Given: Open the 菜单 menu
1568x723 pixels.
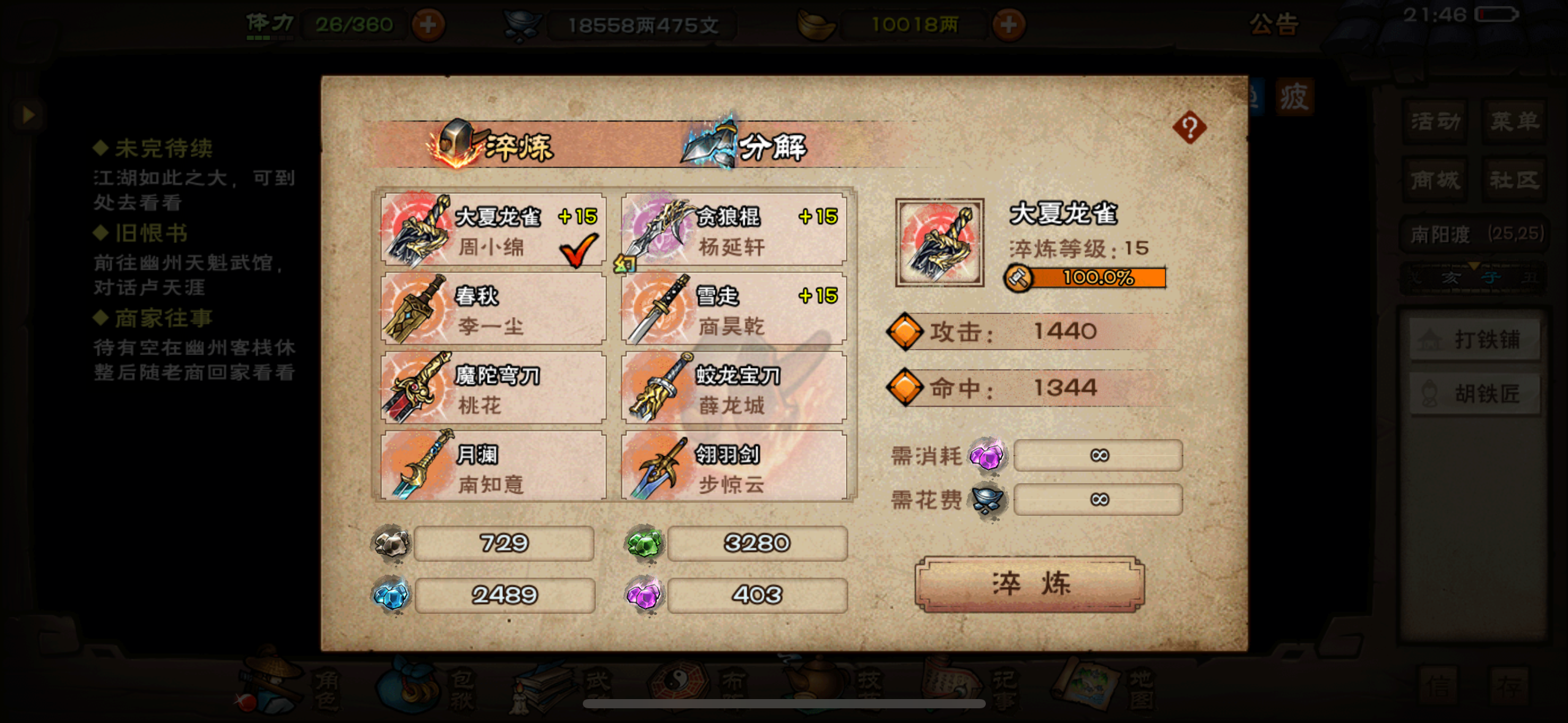Looking at the screenshot, I should coord(1513,121).
